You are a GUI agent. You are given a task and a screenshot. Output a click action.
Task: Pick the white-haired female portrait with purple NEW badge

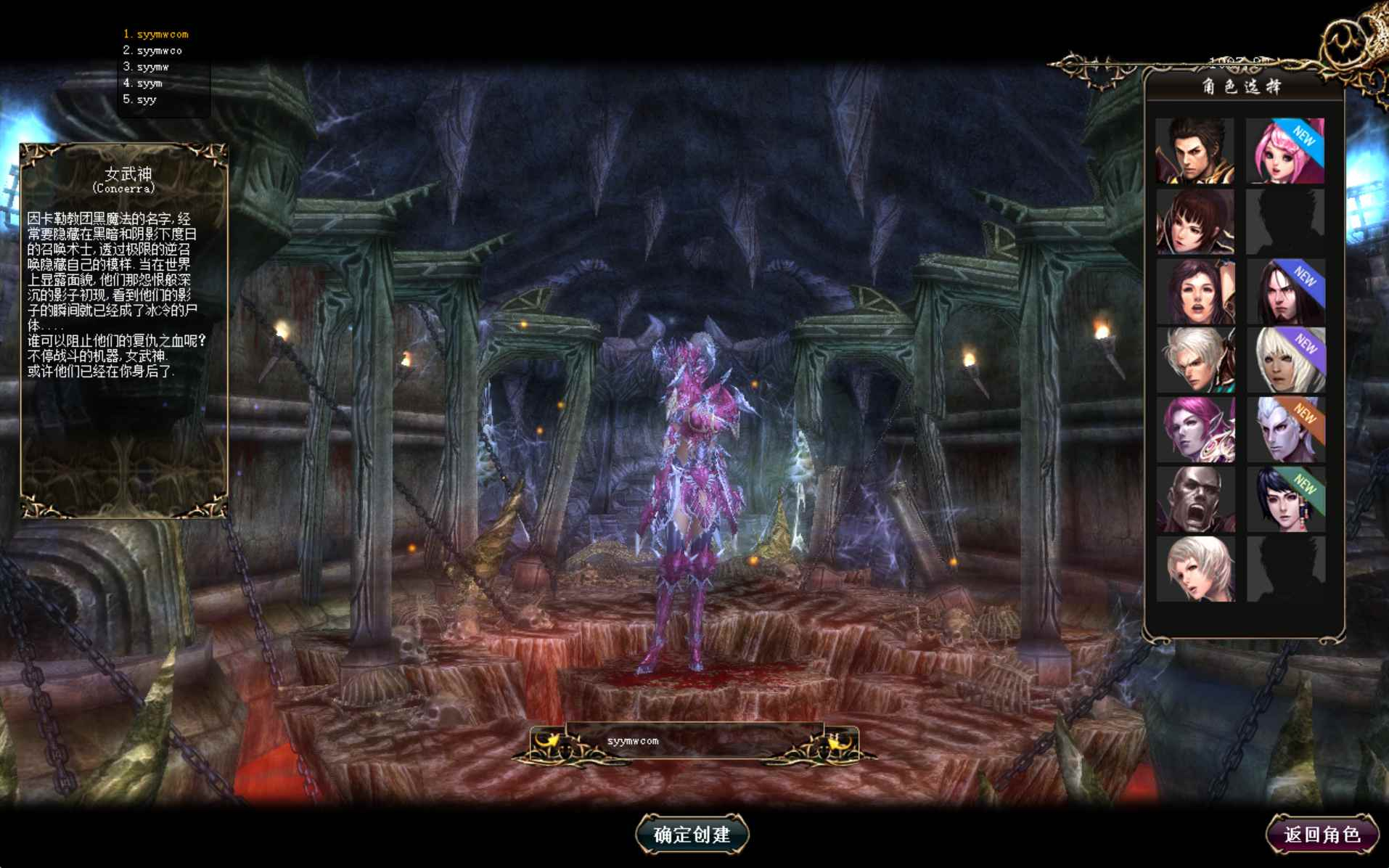tap(1286, 359)
